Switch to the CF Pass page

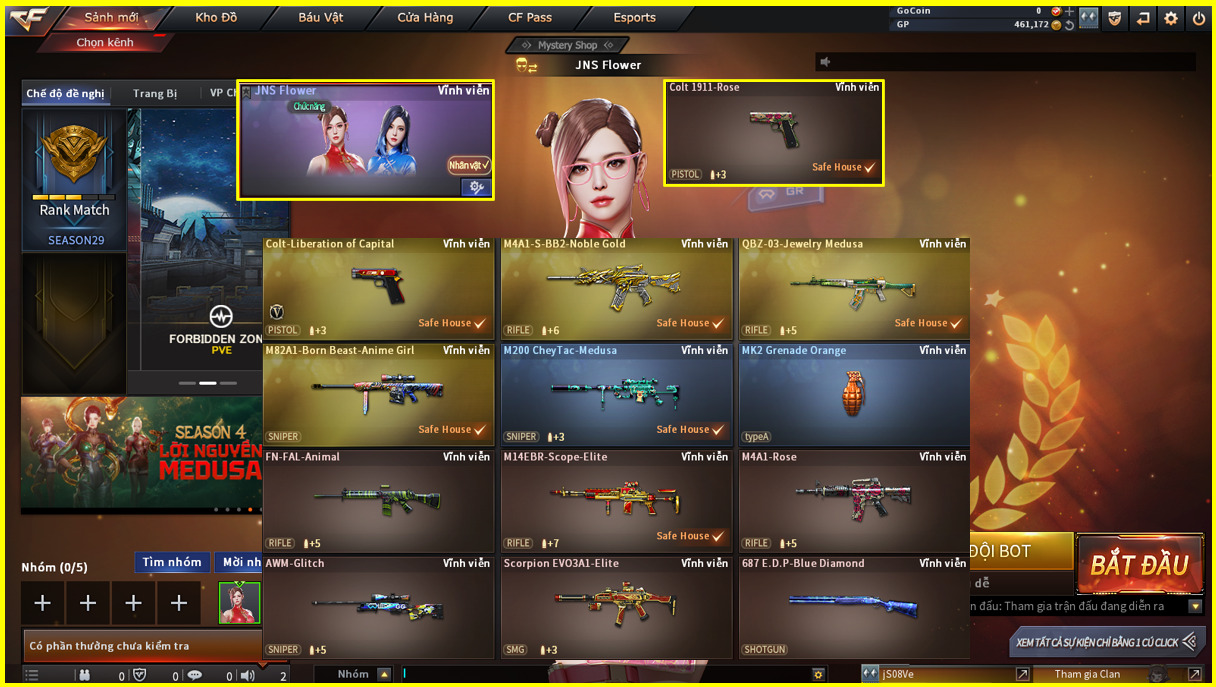point(530,18)
